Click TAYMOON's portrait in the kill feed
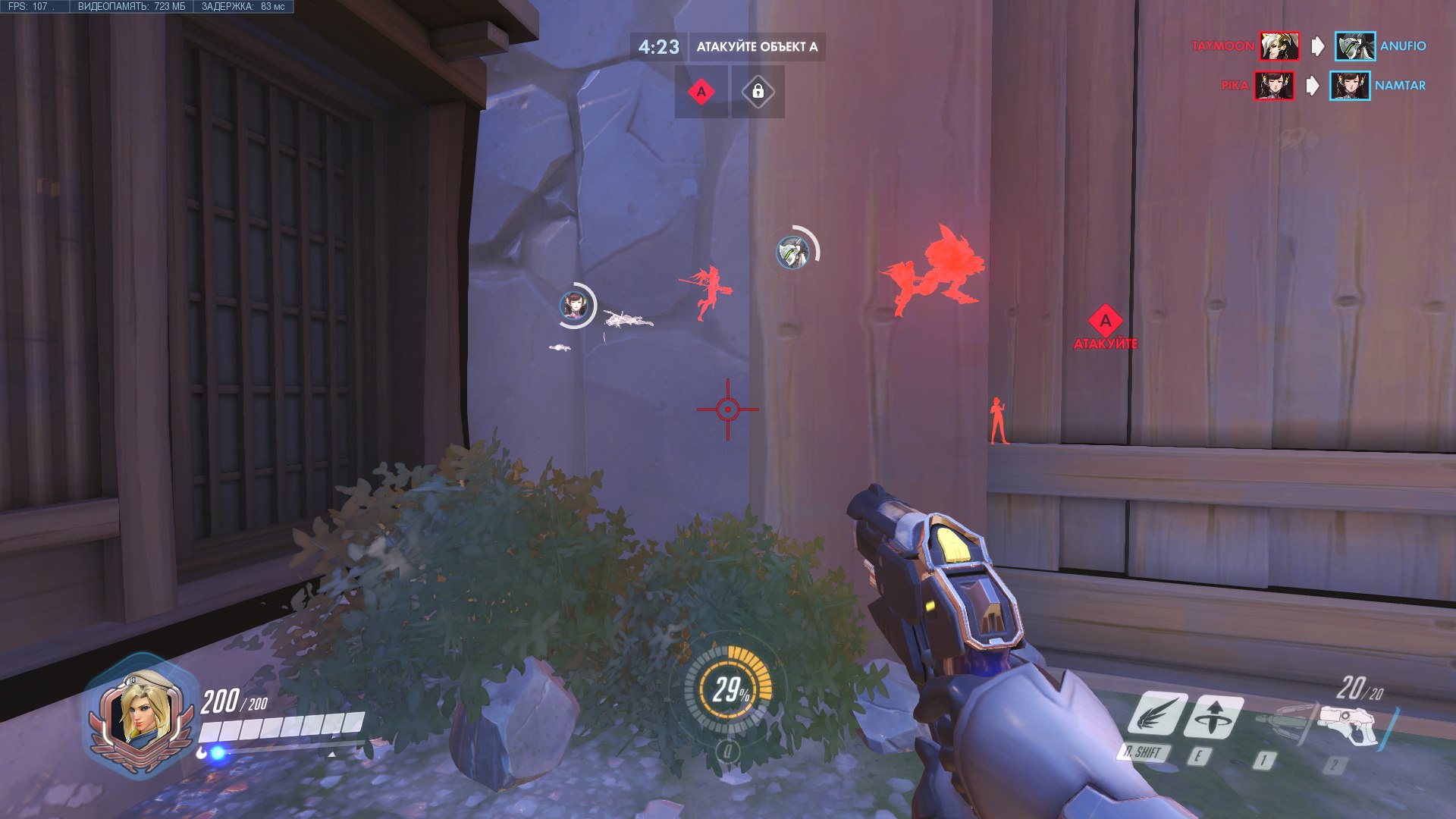The width and height of the screenshot is (1456, 819). coord(1279,46)
